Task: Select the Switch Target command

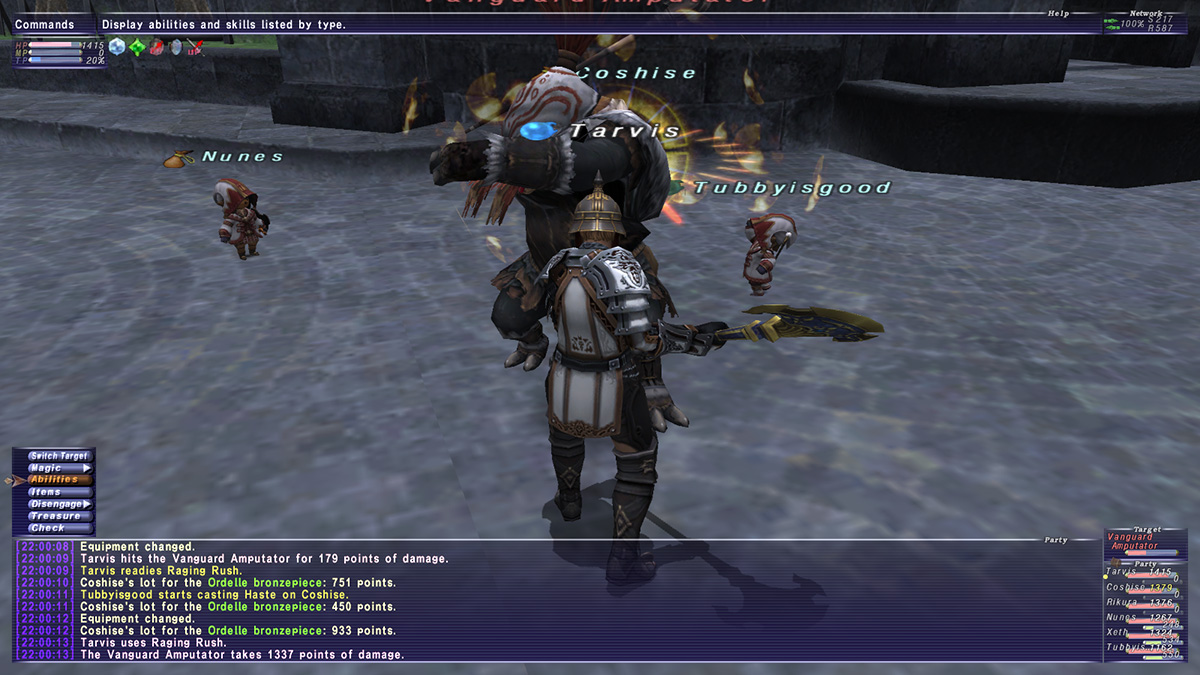Action: click(x=58, y=456)
